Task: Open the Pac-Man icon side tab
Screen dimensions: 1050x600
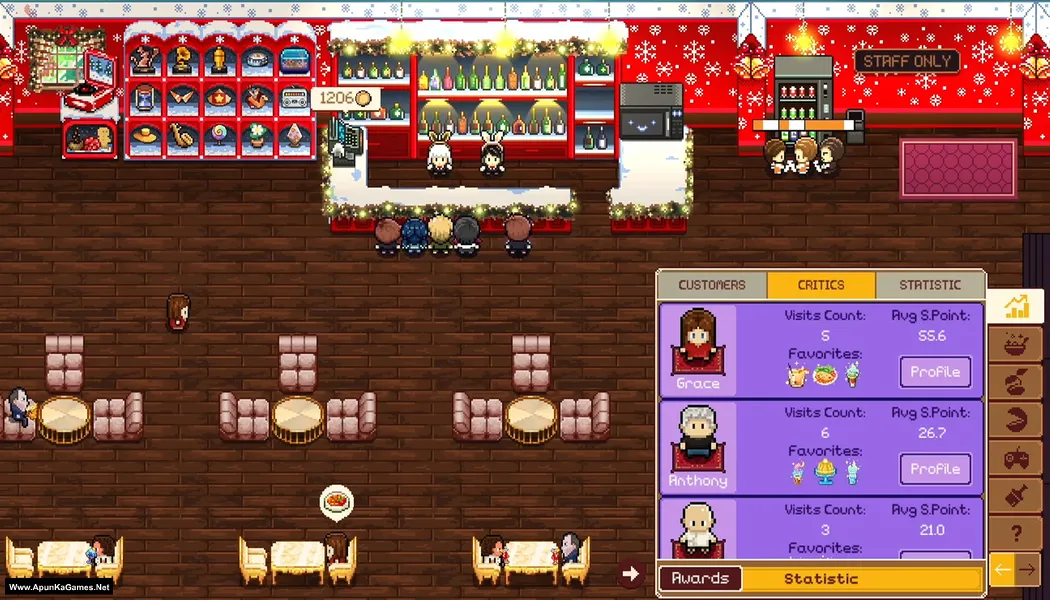Action: click(1016, 421)
